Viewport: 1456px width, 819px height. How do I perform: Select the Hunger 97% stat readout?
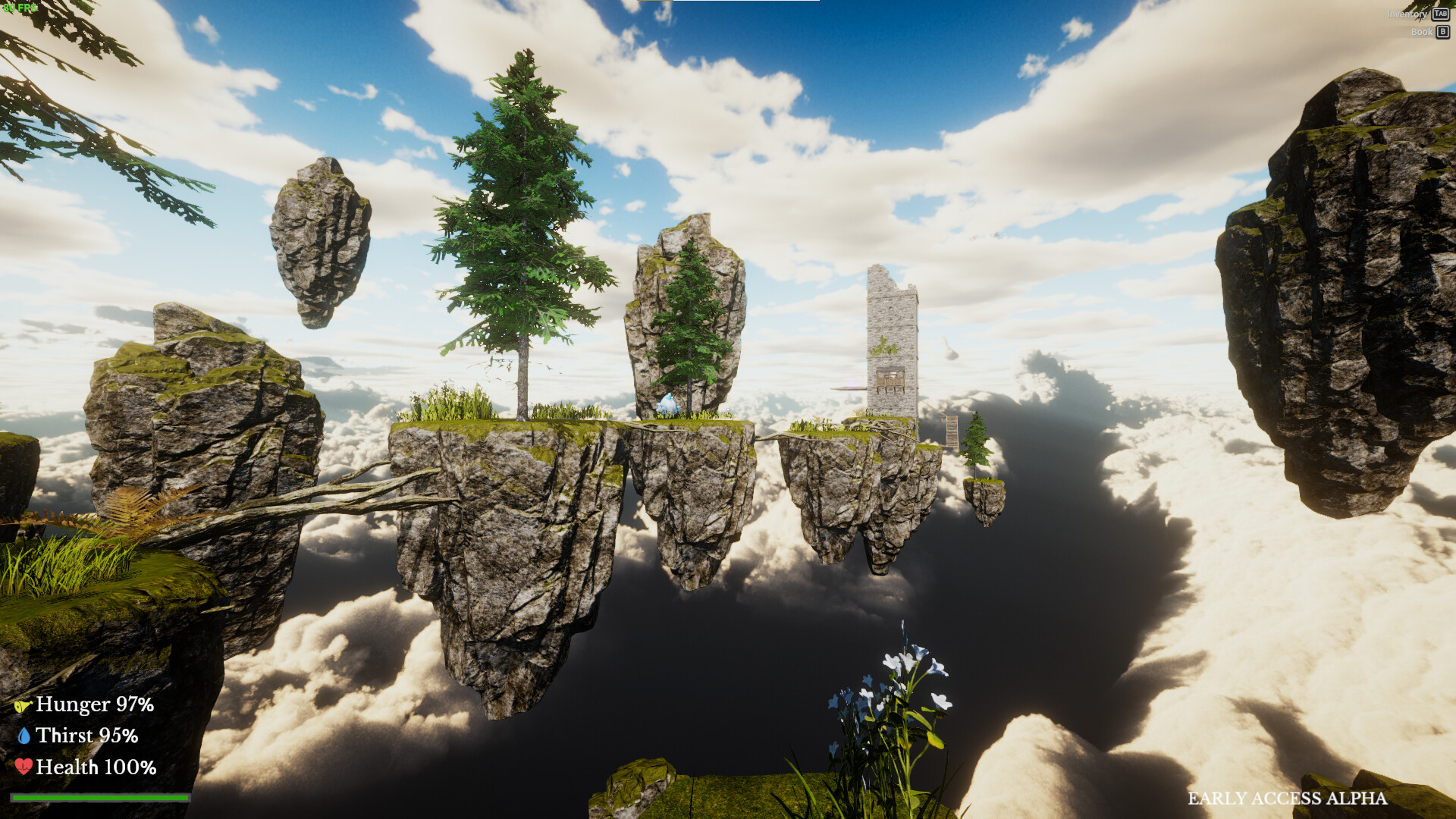pos(95,705)
